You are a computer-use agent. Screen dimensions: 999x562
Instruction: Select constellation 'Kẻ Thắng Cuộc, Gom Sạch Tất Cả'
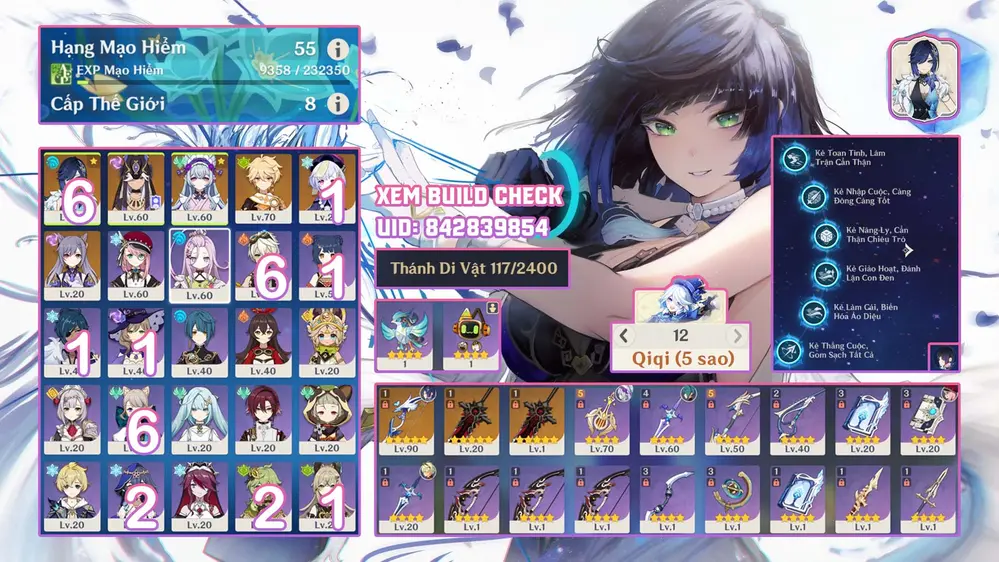click(x=790, y=350)
